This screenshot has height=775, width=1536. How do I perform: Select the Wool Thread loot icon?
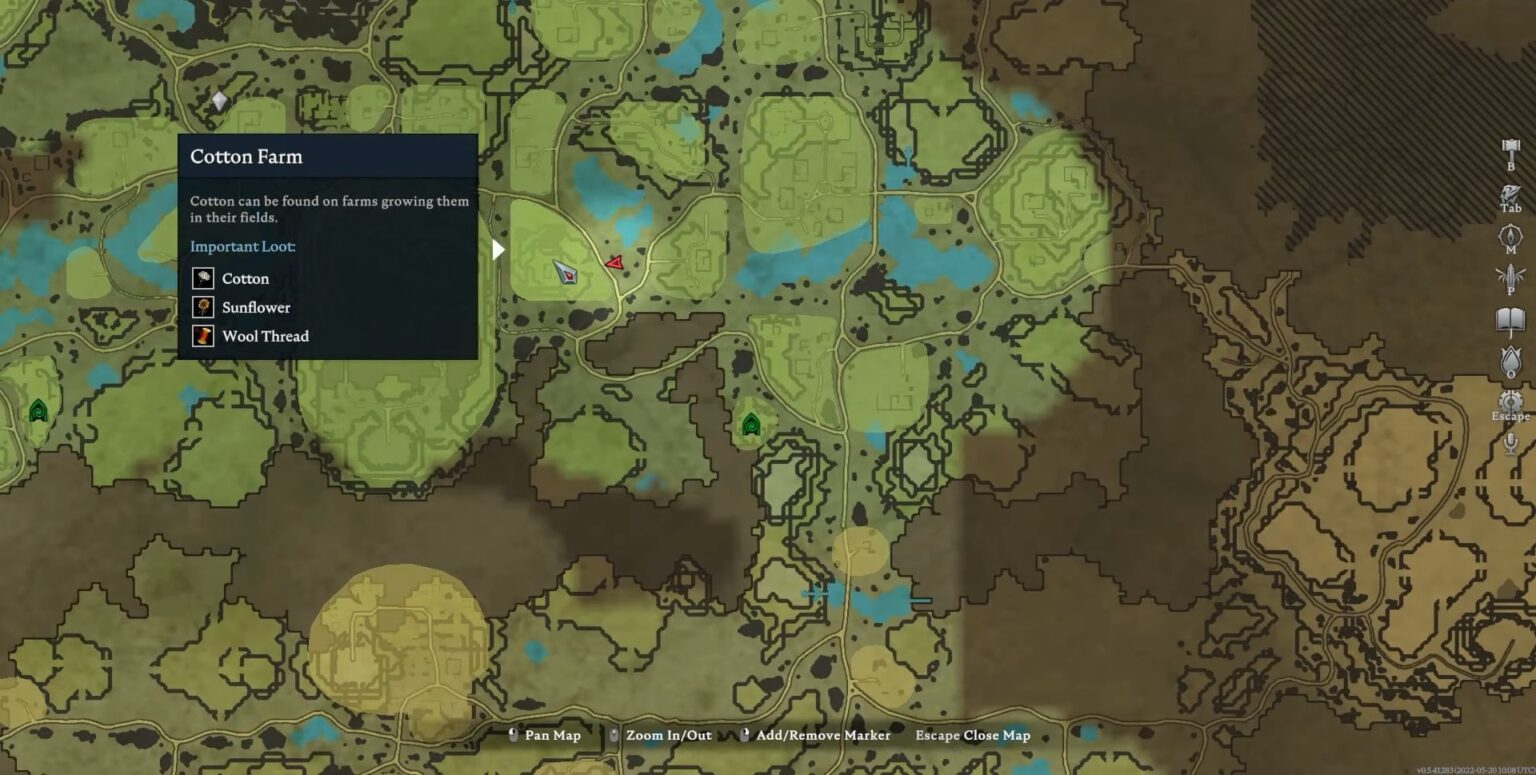[x=203, y=336]
